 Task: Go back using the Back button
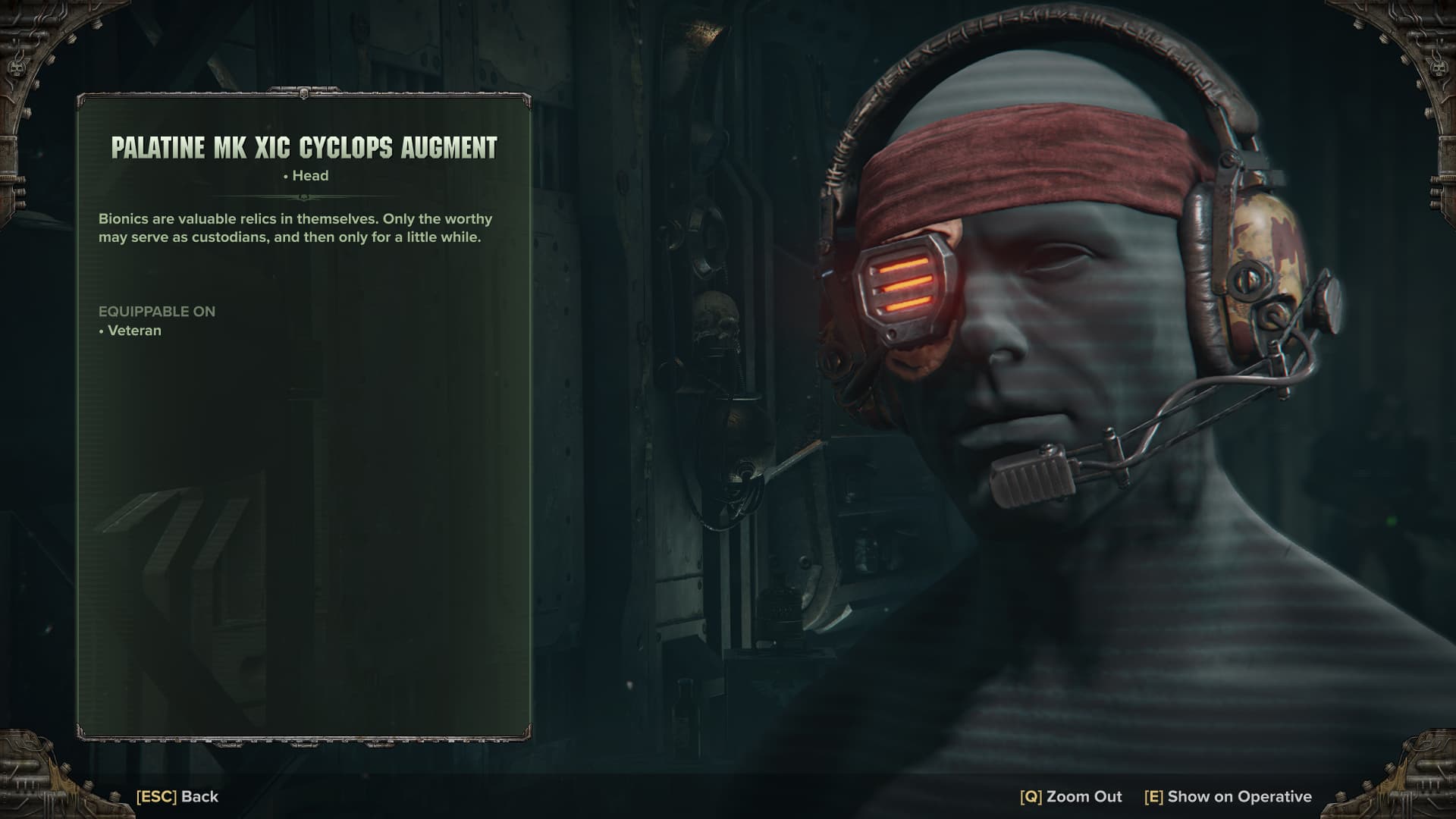pos(177,796)
